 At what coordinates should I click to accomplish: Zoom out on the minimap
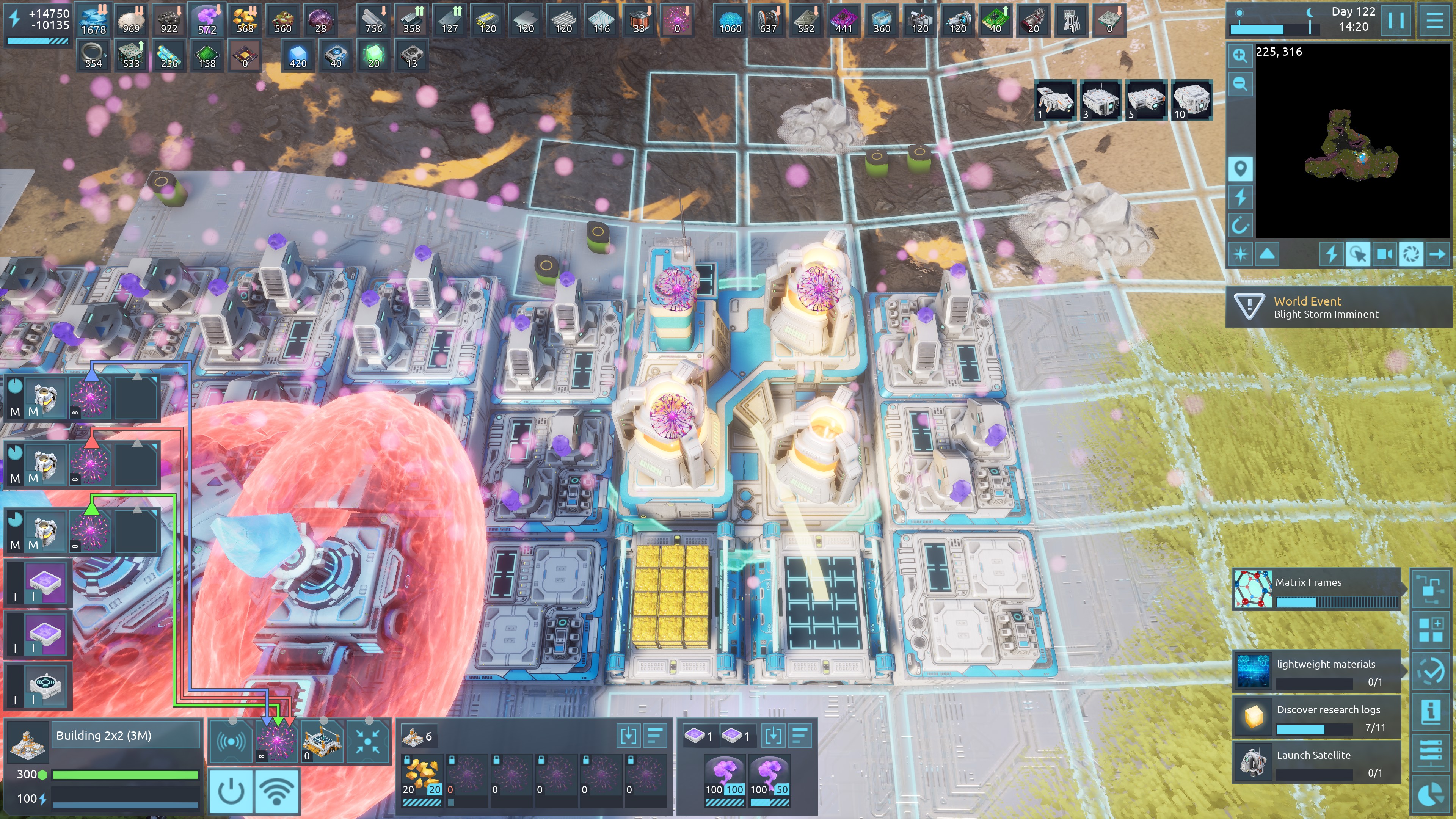[x=1240, y=84]
